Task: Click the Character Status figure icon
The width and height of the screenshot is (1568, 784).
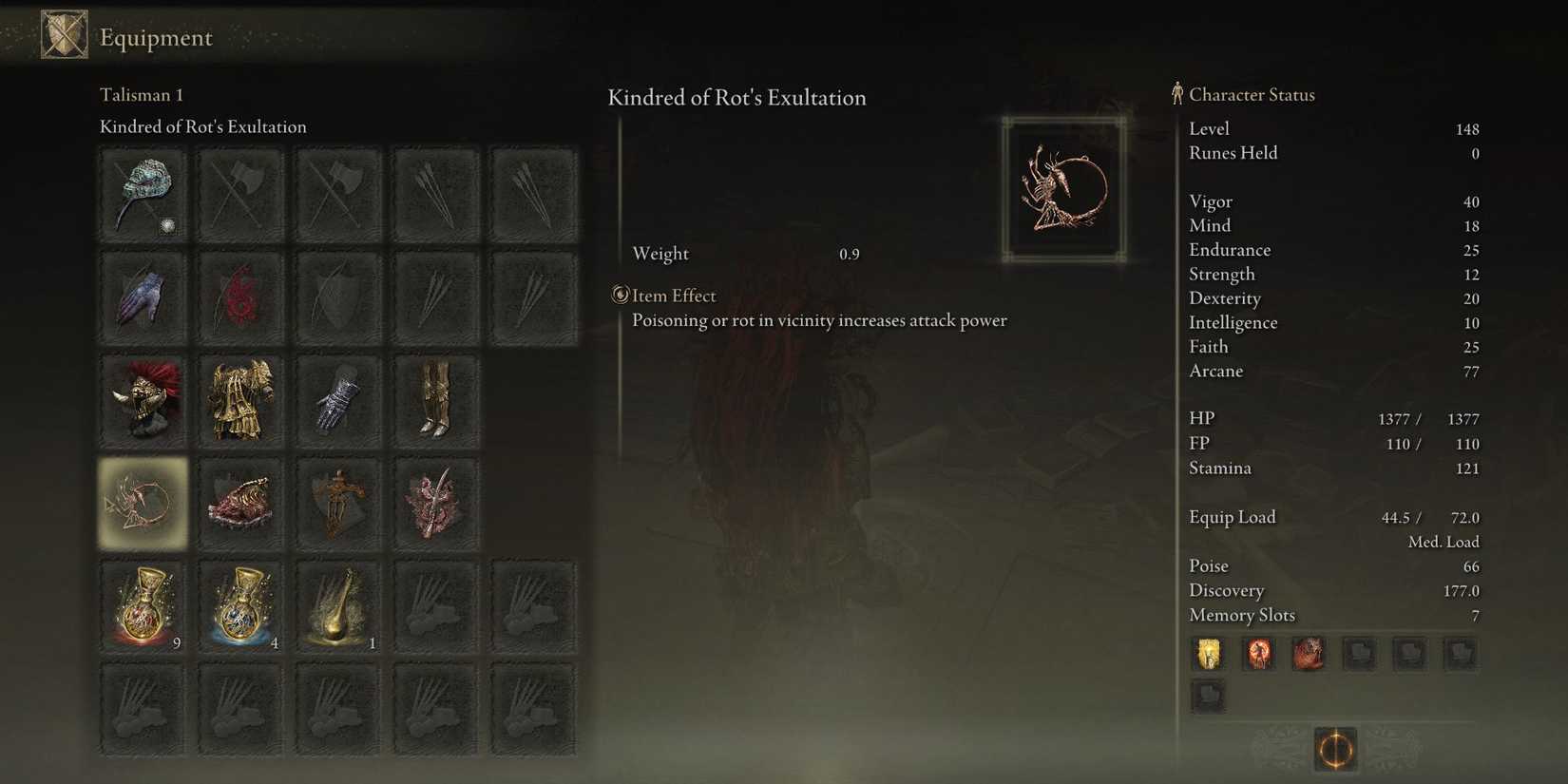Action: (1176, 94)
